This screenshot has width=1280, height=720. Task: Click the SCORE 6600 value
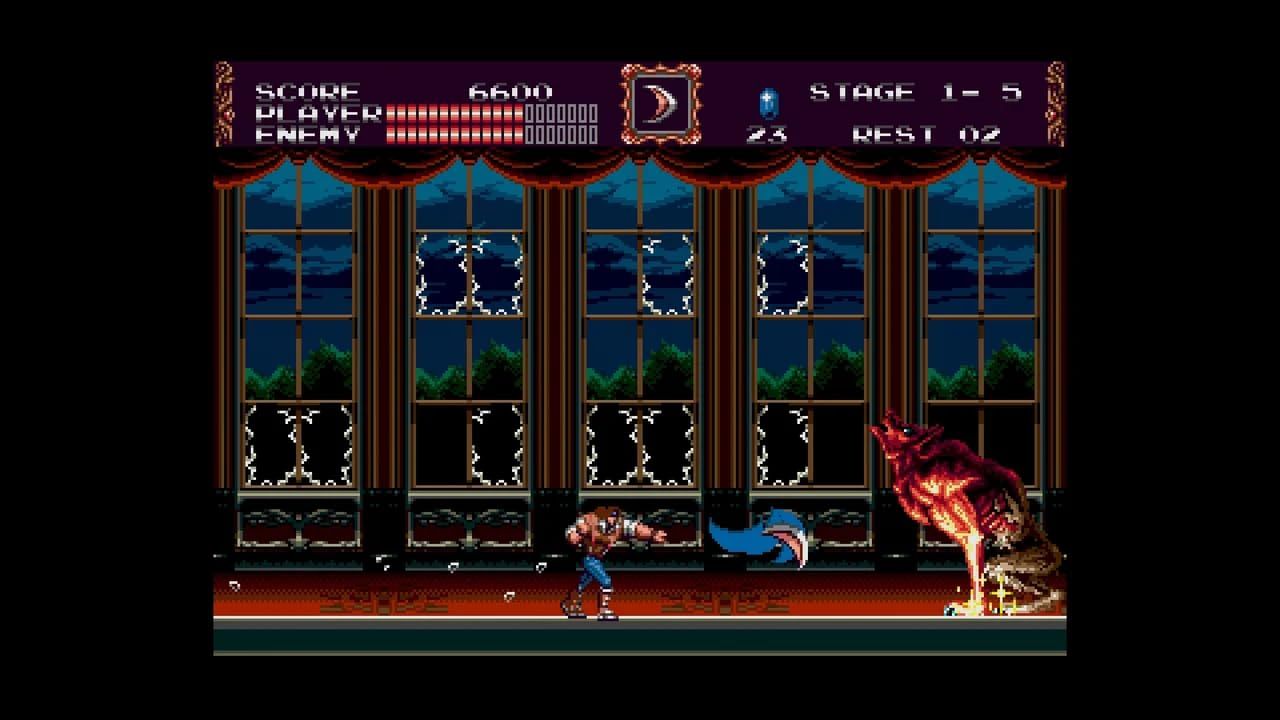tap(510, 90)
